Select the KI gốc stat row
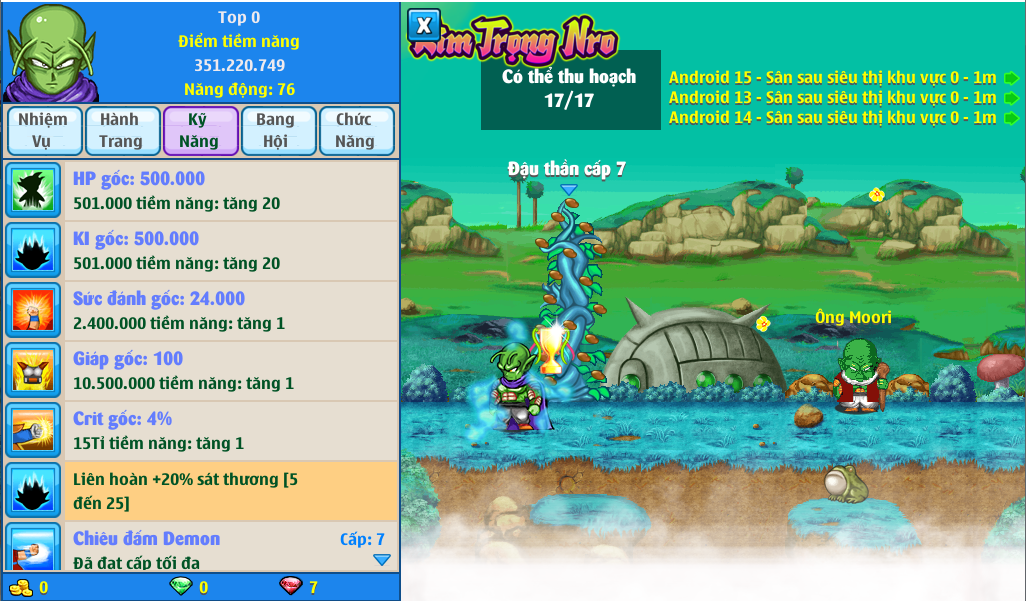1026x601 pixels. [x=200, y=251]
